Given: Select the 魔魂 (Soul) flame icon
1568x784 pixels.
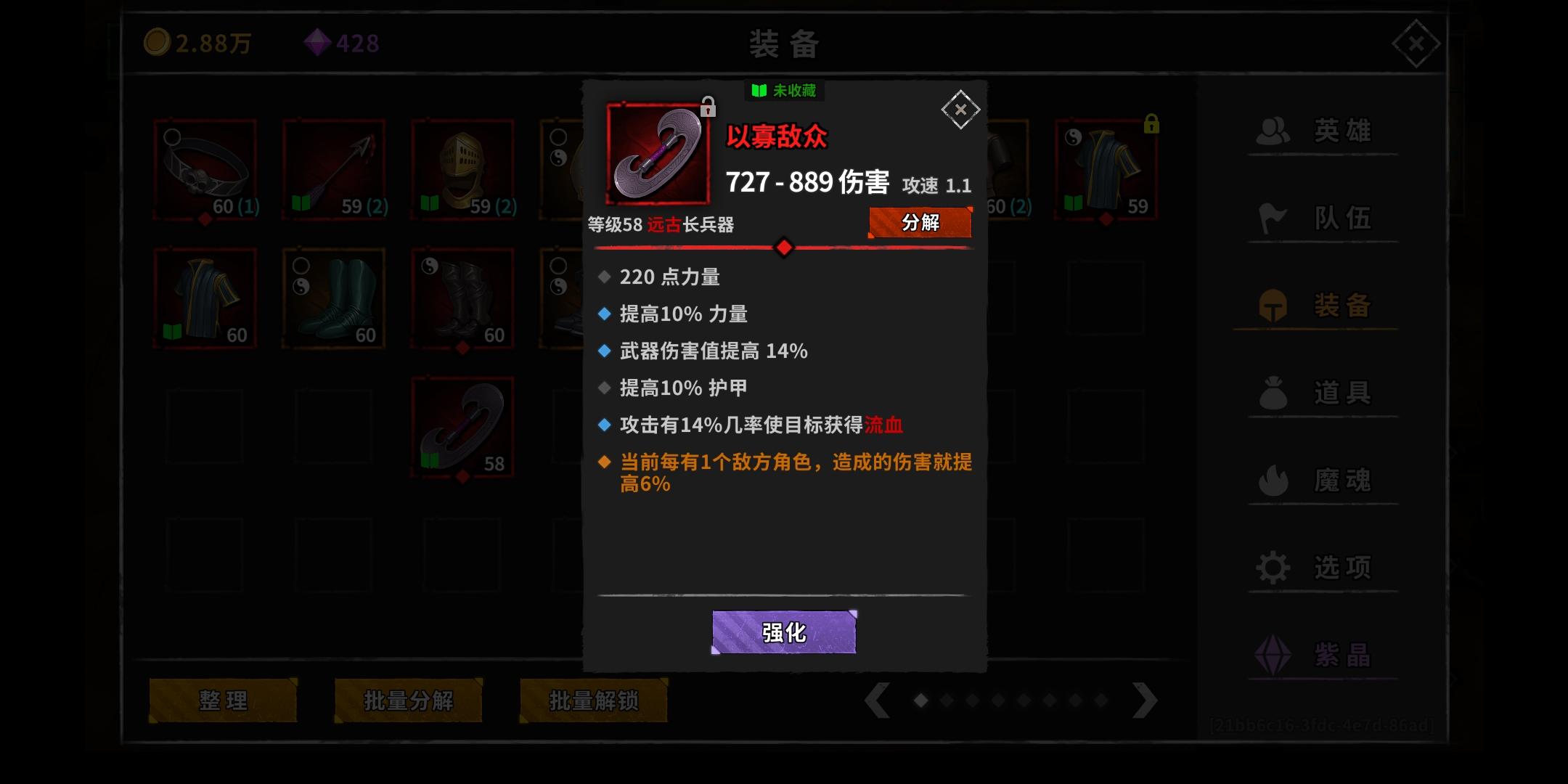Looking at the screenshot, I should [1274, 480].
